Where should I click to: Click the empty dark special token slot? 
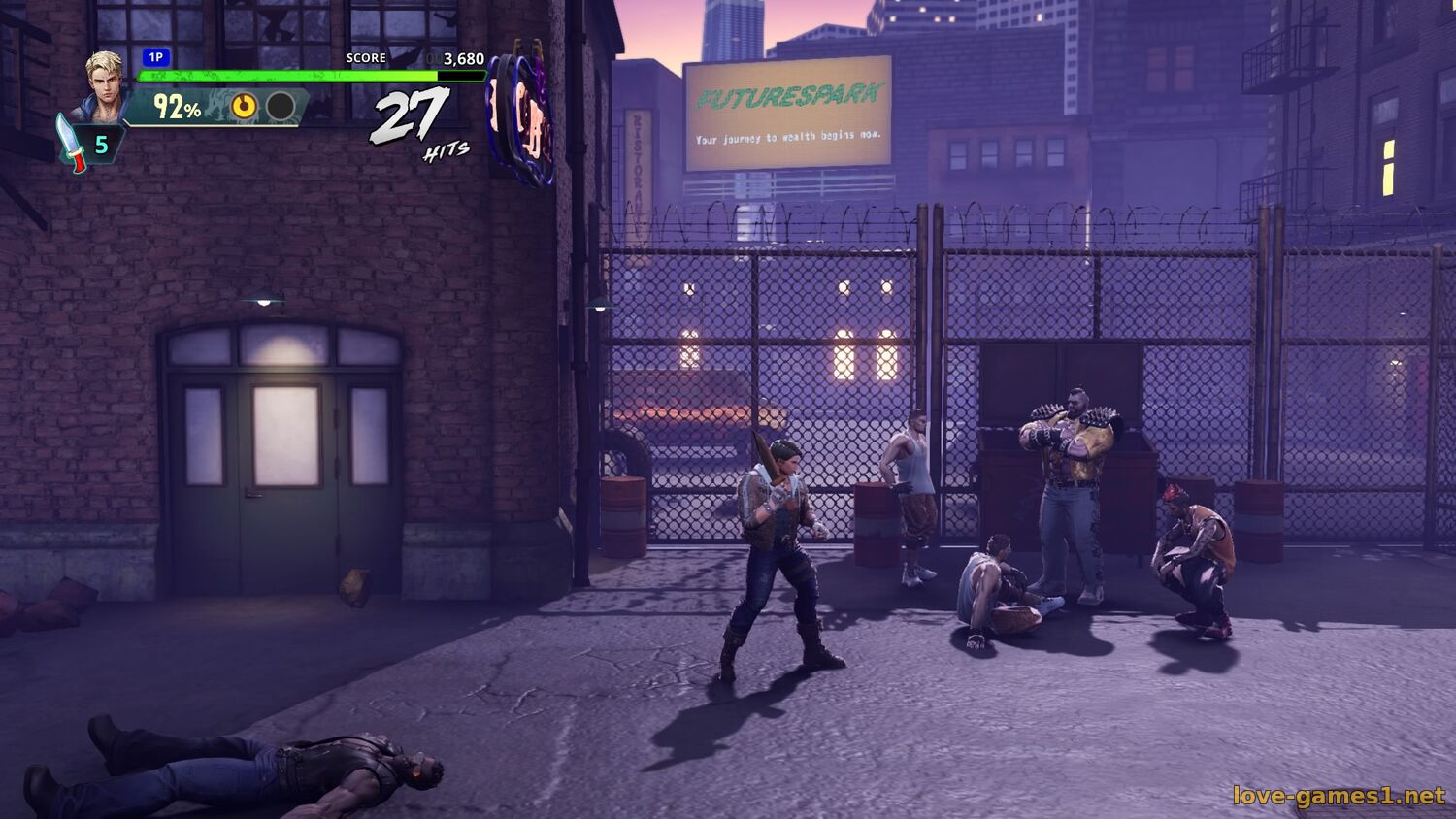[281, 106]
